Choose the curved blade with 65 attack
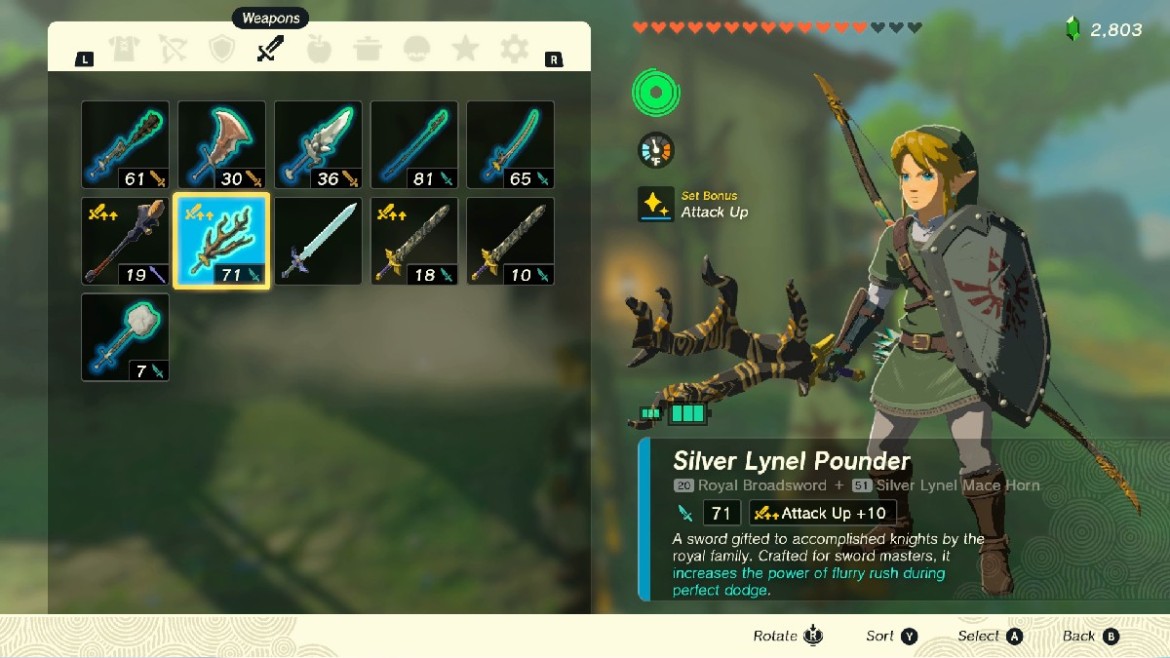Viewport: 1170px width, 658px height. (x=510, y=145)
